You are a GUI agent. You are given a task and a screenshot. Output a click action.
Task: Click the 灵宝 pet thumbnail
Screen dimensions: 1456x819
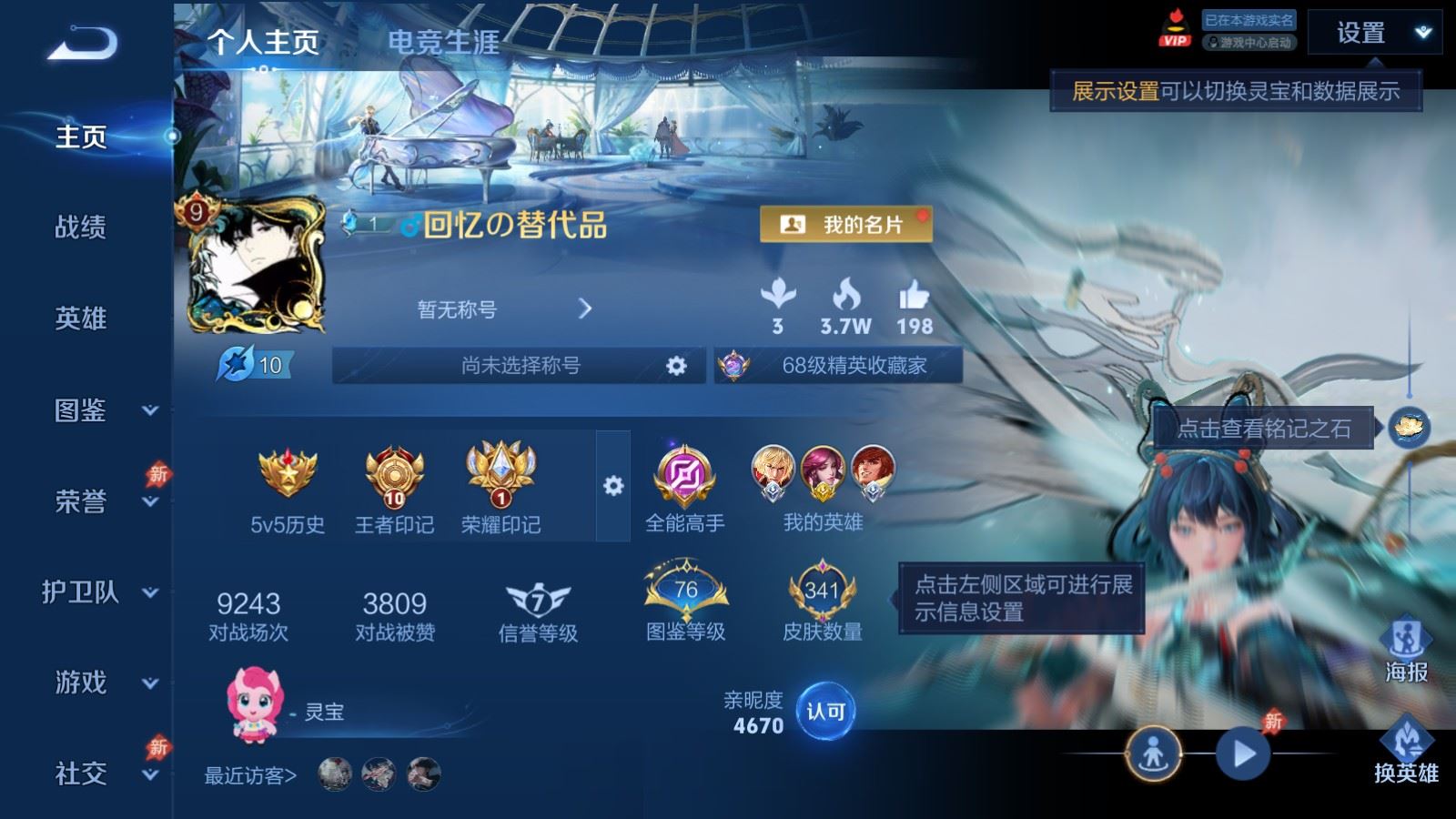pos(257,705)
